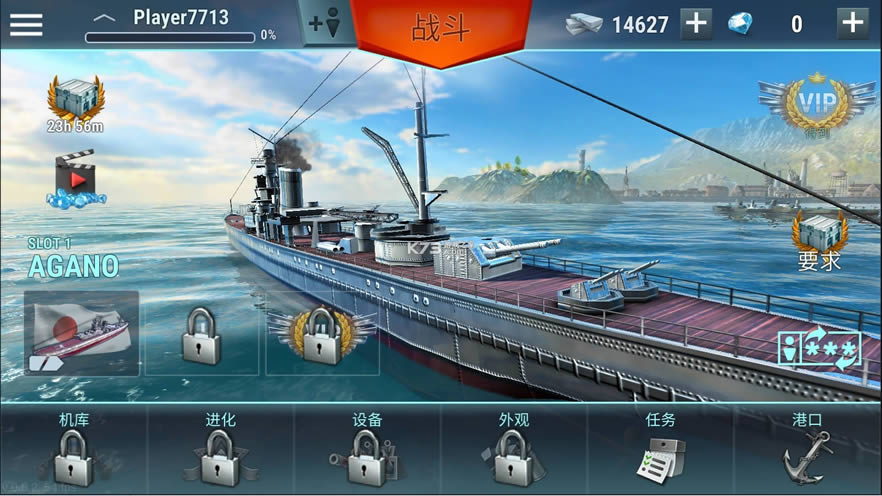The image size is (882, 496).
Task: Open the hamburger main menu
Action: click(x=26, y=24)
